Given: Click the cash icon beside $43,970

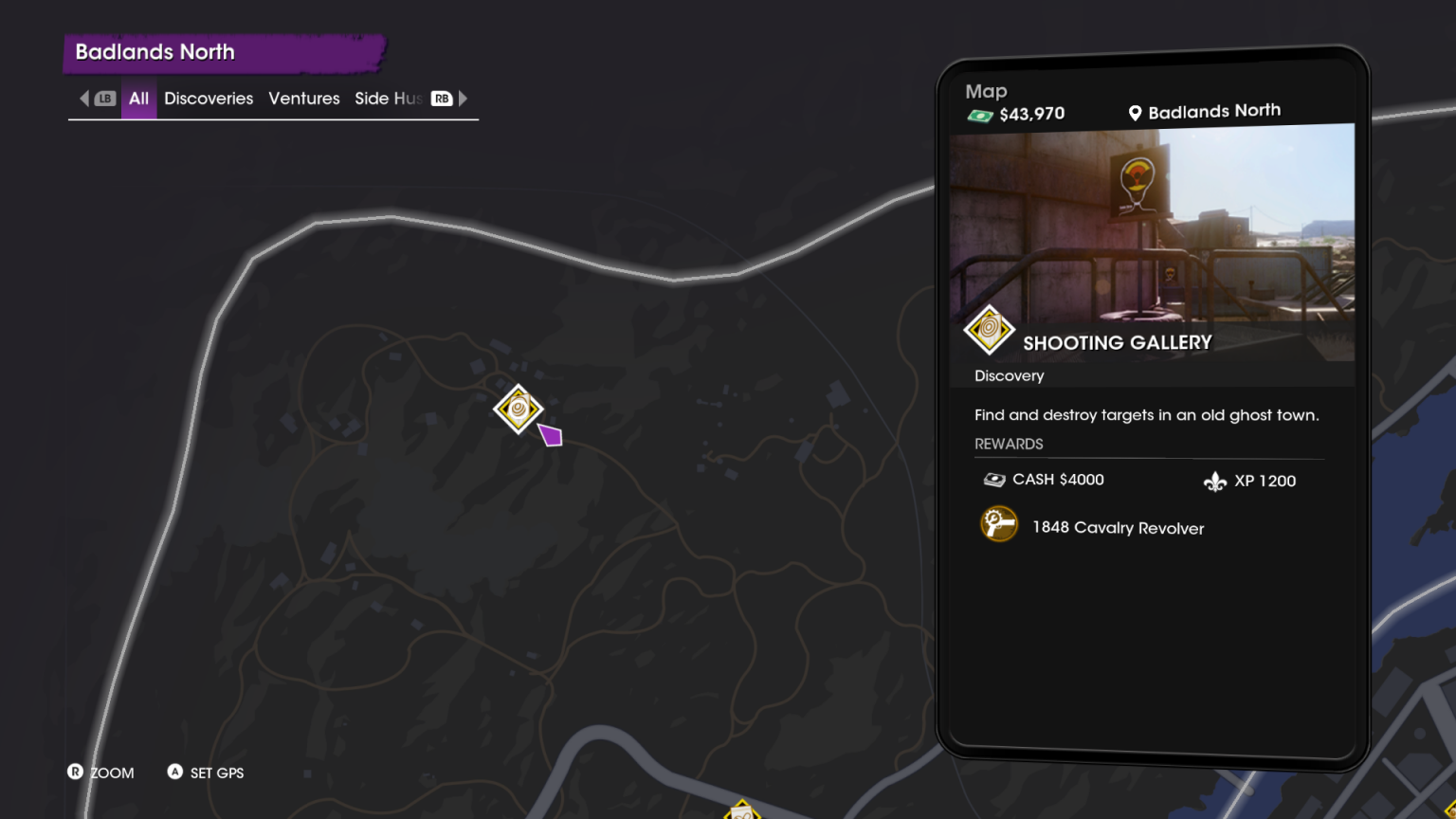Looking at the screenshot, I should [979, 113].
